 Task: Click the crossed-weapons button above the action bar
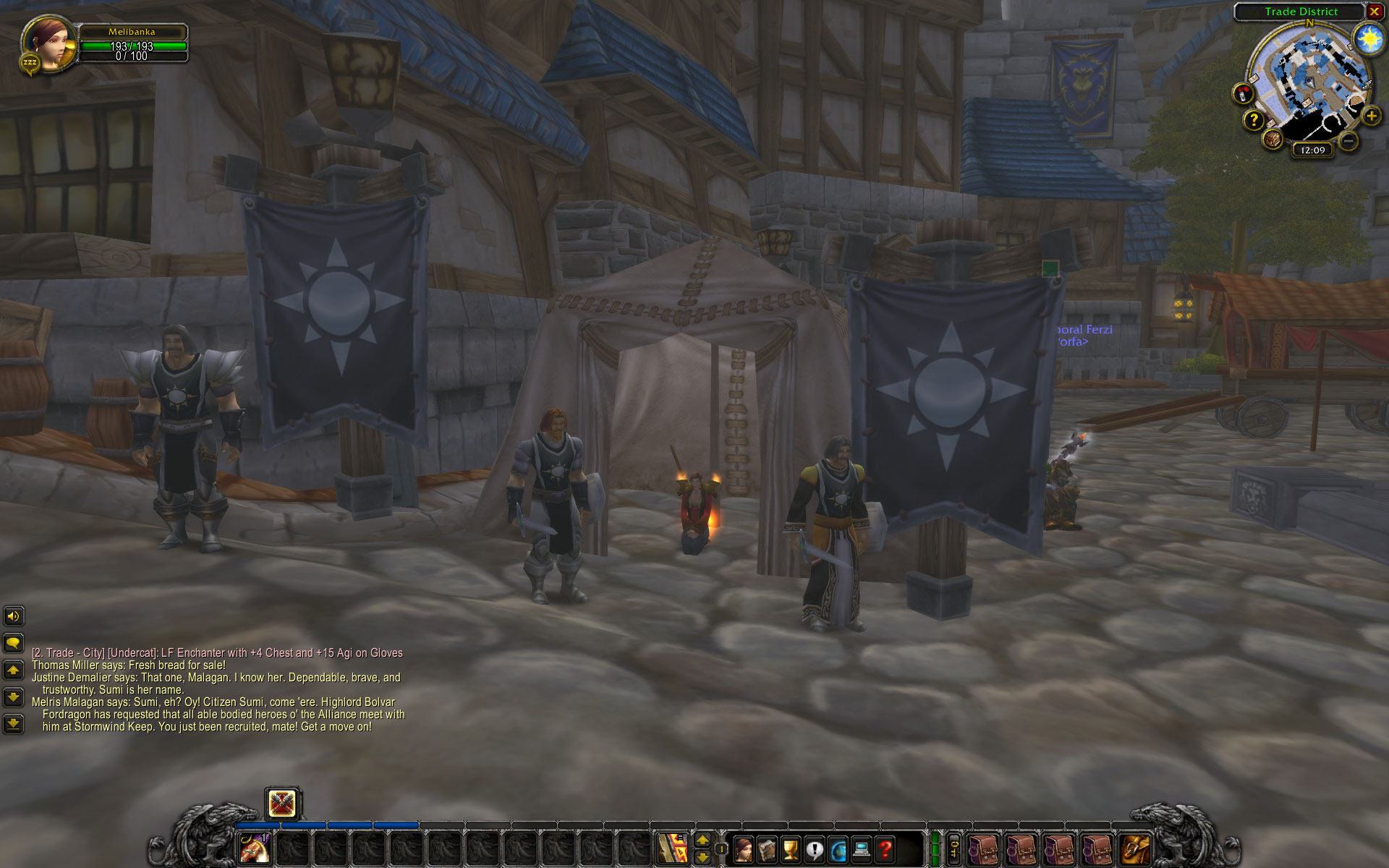pyautogui.click(x=282, y=804)
